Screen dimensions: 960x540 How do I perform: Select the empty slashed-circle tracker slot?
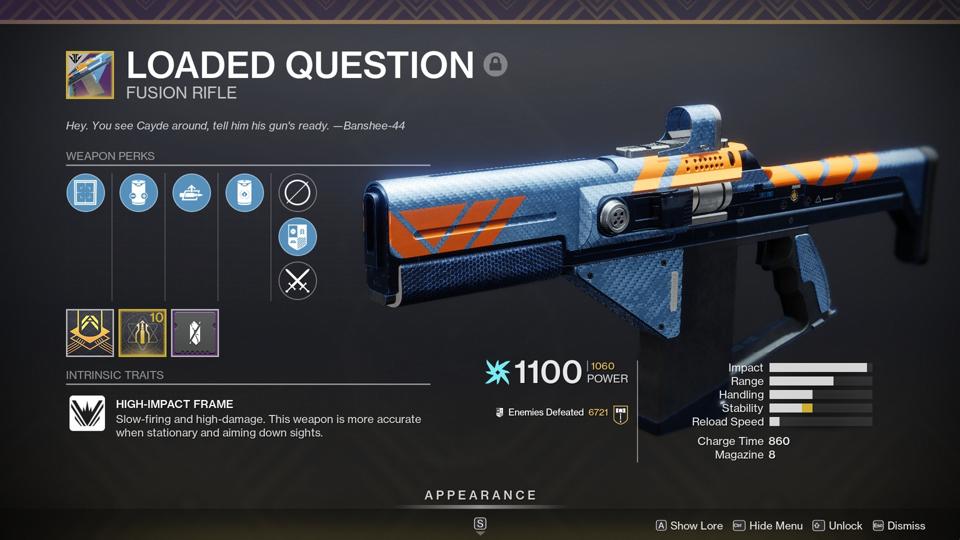[298, 192]
